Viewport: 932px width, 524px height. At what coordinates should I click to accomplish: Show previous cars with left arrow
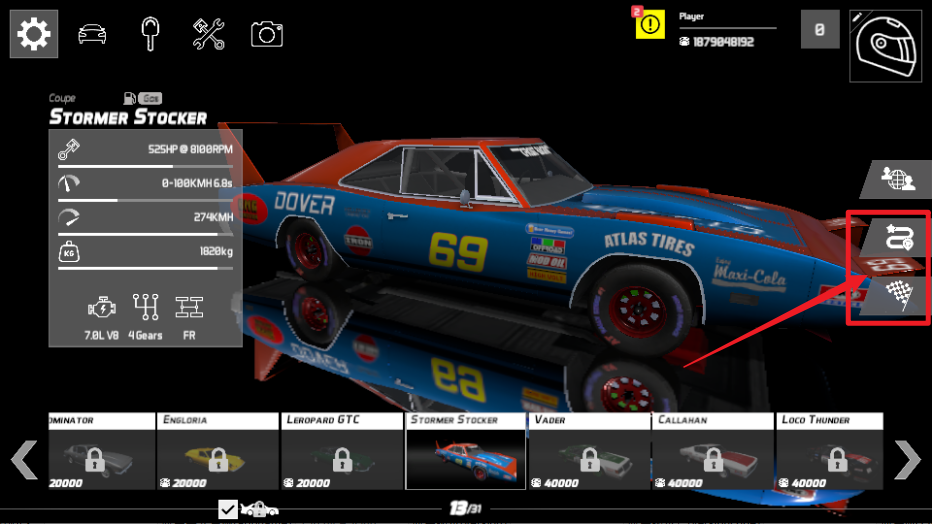[x=24, y=460]
